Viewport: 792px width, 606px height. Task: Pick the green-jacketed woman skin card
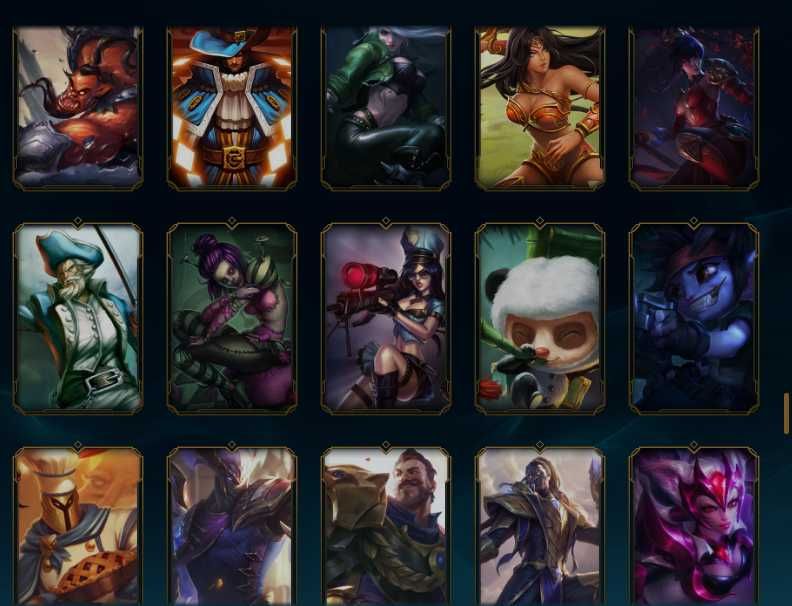tap(386, 108)
